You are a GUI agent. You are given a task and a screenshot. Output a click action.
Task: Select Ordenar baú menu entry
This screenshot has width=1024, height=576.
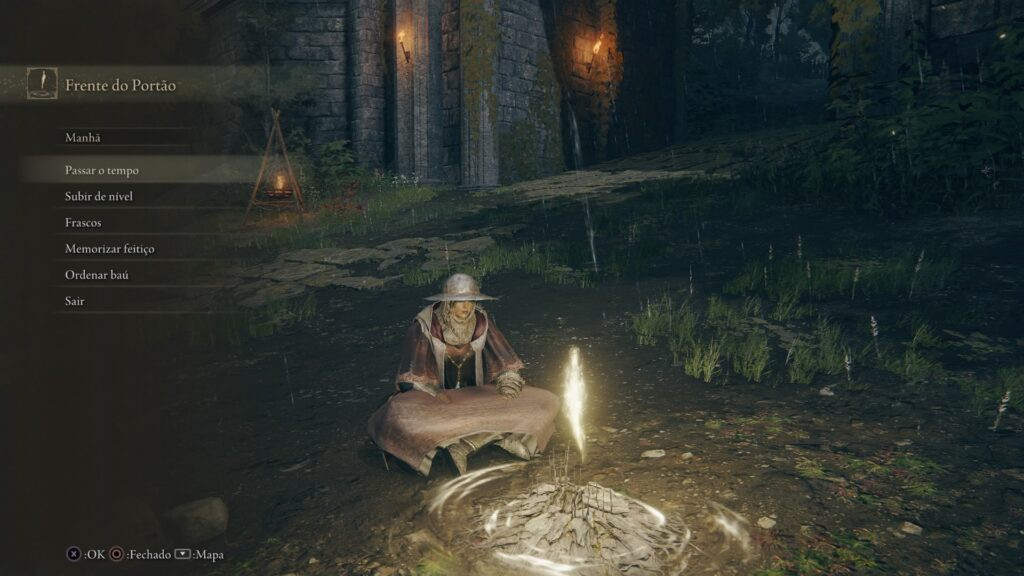(x=97, y=274)
